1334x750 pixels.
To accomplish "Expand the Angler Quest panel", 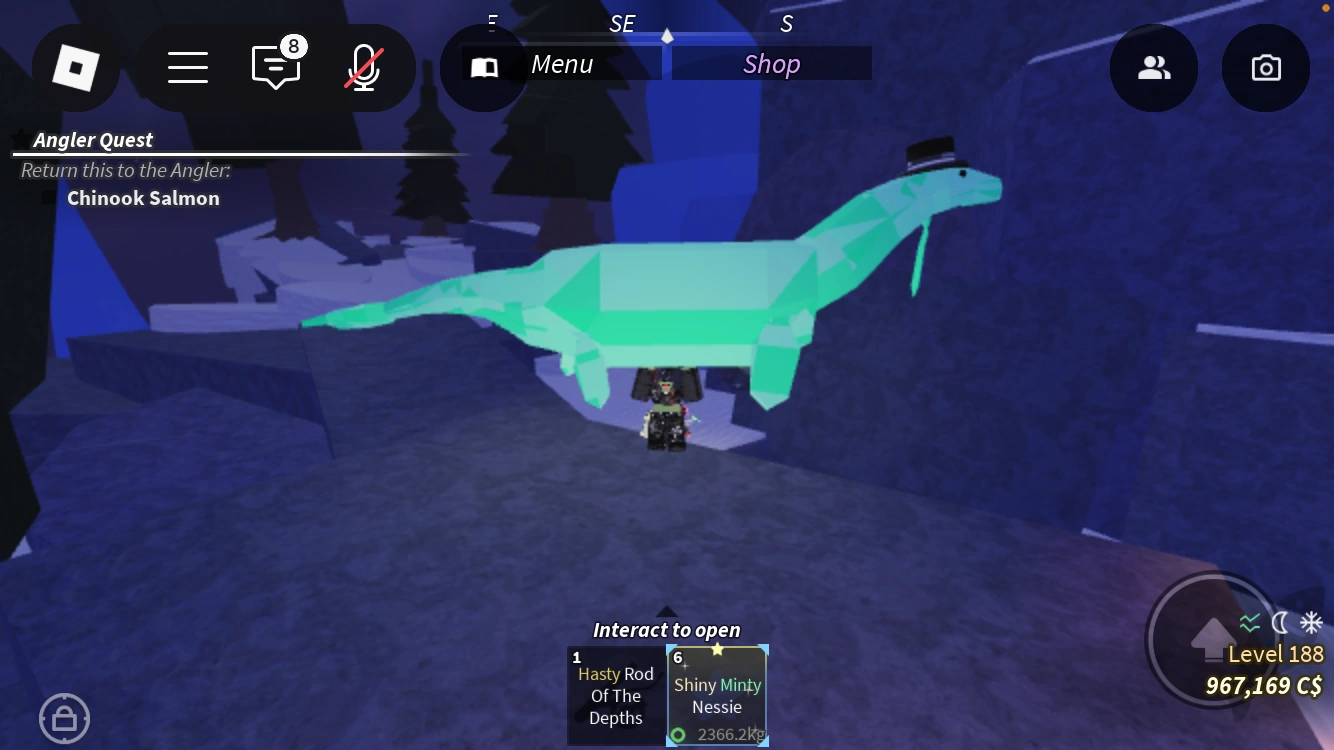I will click(x=92, y=139).
